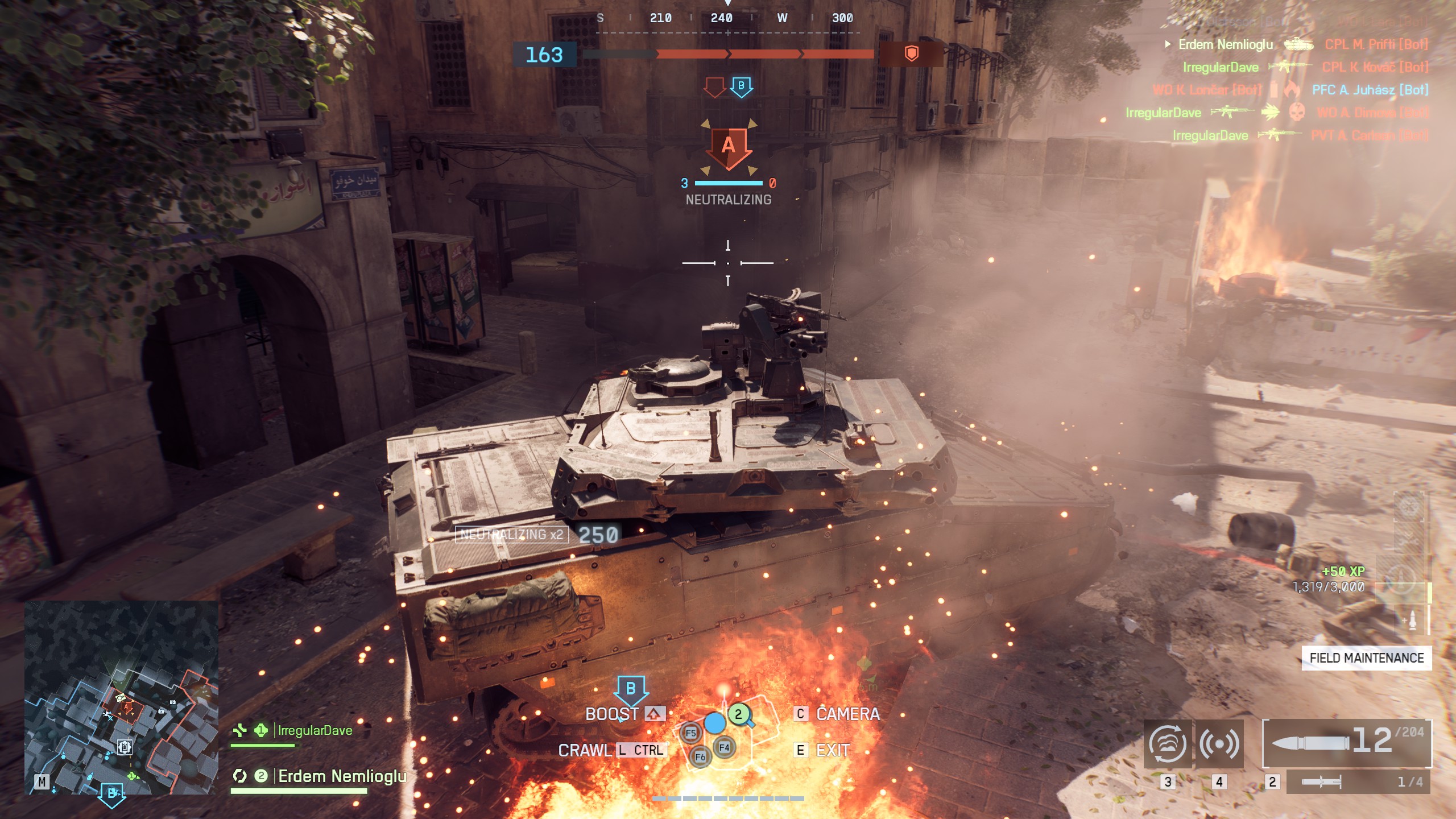The image size is (1456, 819).
Task: Open the minimap in the corner
Action: pyautogui.click(x=121, y=697)
